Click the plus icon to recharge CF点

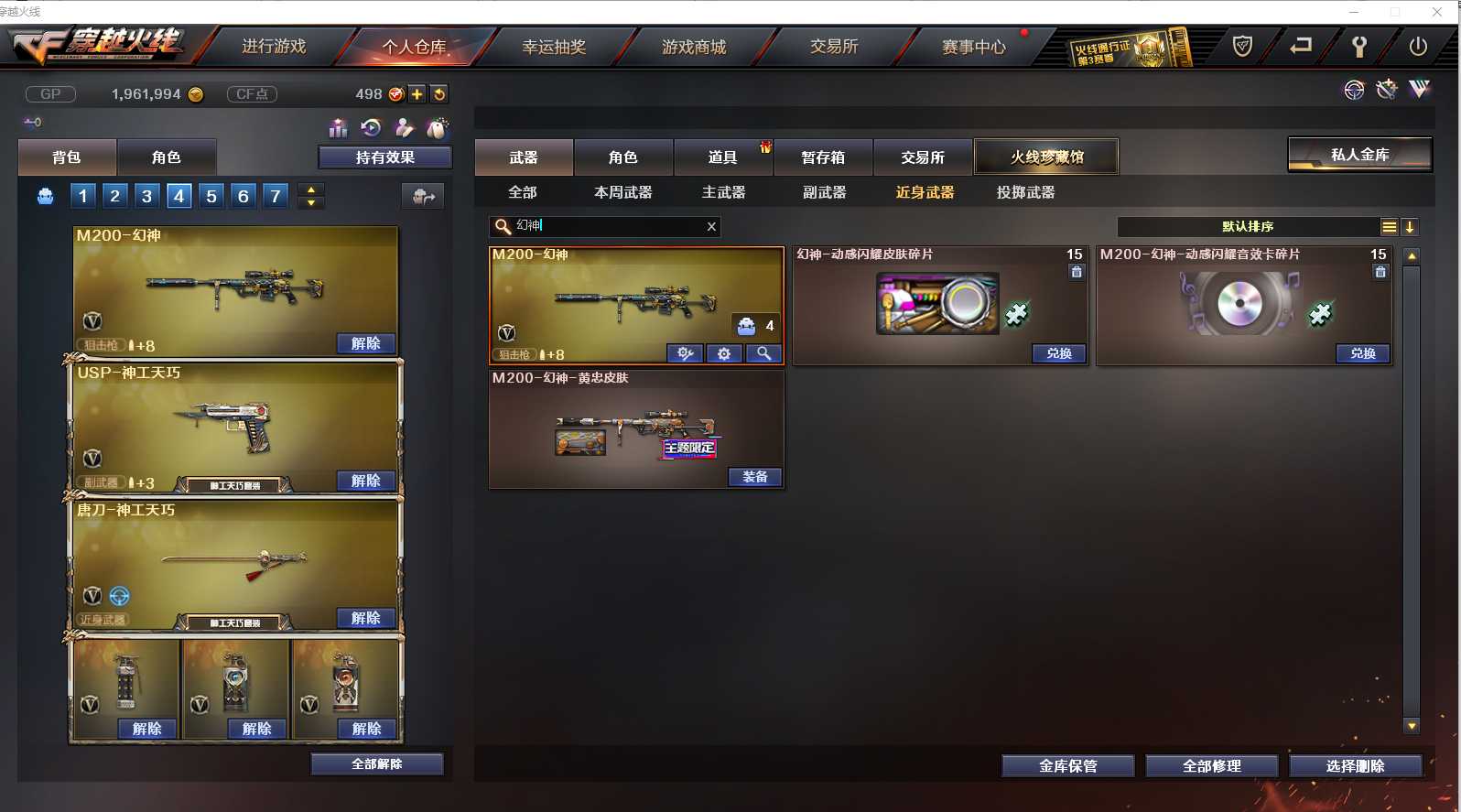point(417,93)
